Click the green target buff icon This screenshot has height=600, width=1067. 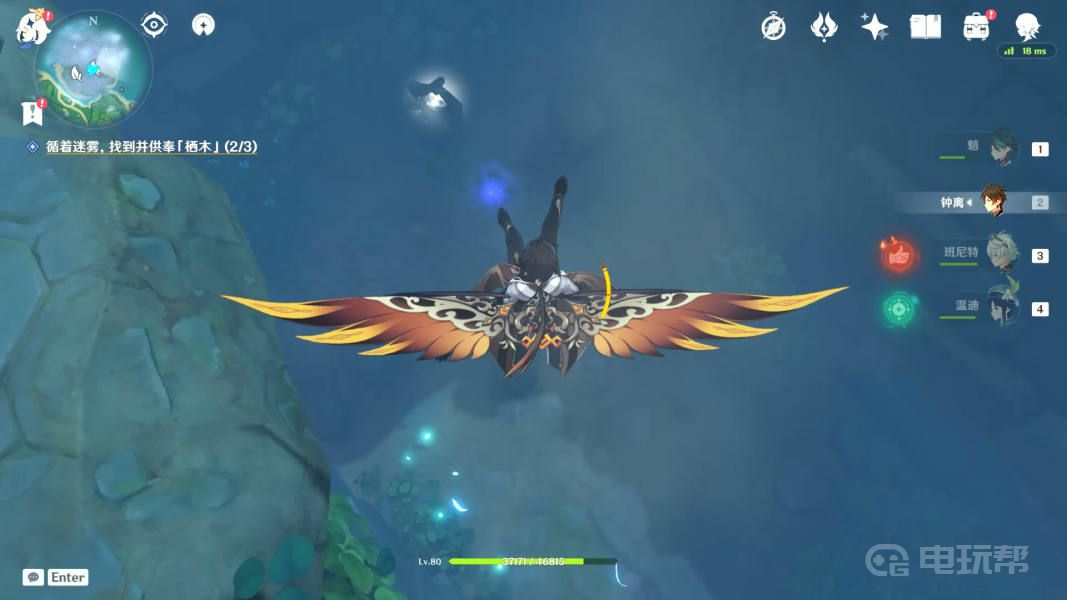[899, 309]
